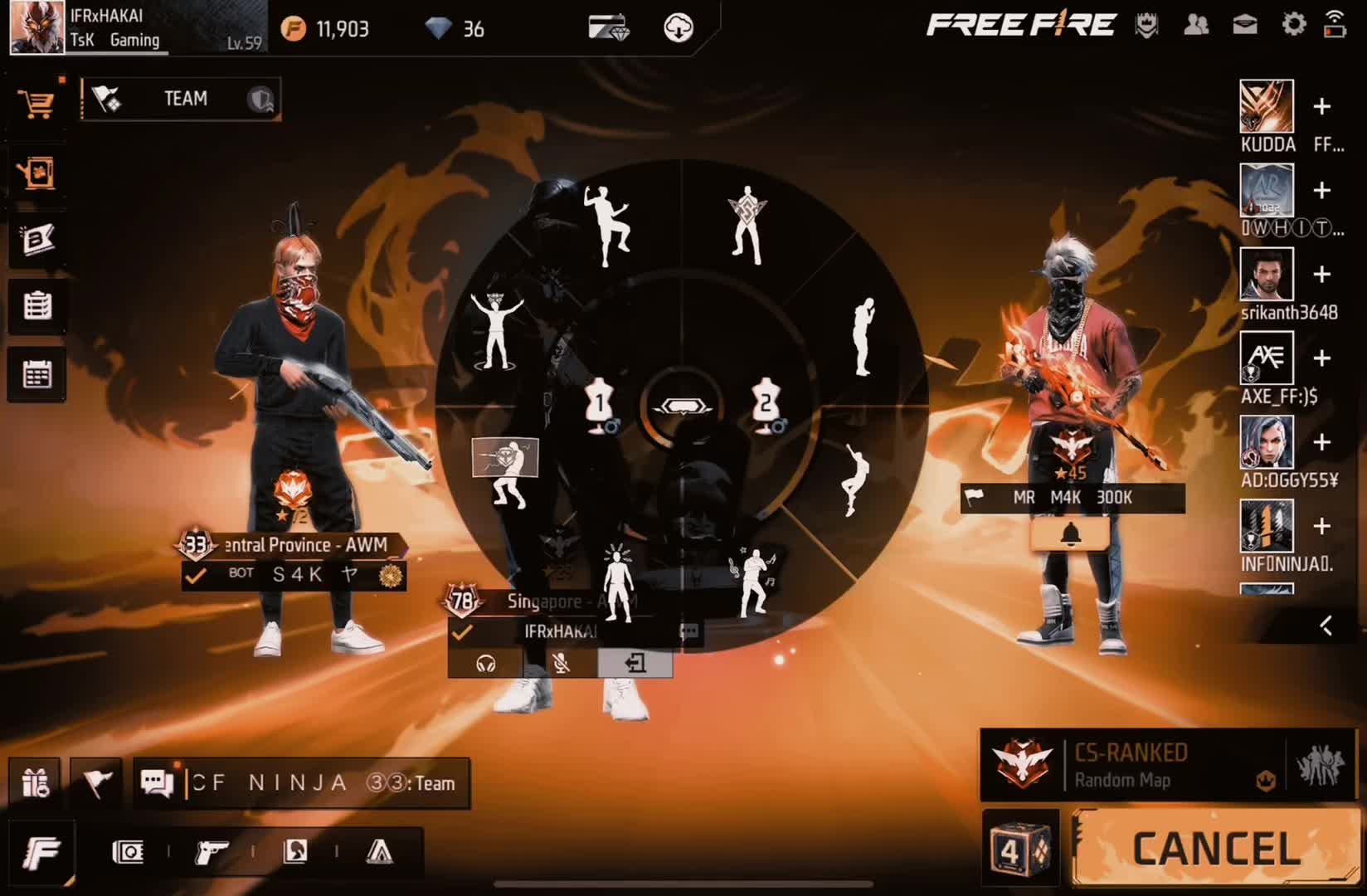Open the friends list icon
Viewport: 1367px width, 896px height.
click(x=1195, y=25)
